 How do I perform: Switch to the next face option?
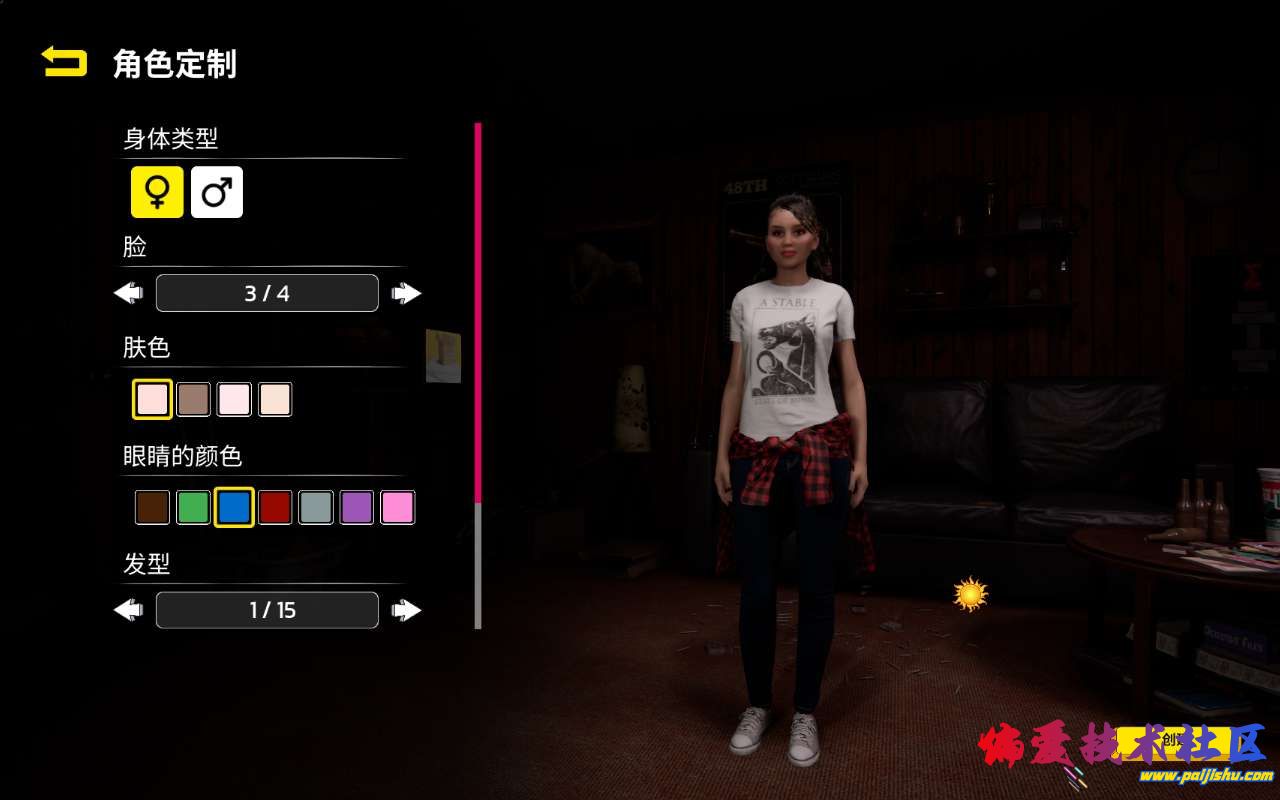(x=406, y=293)
